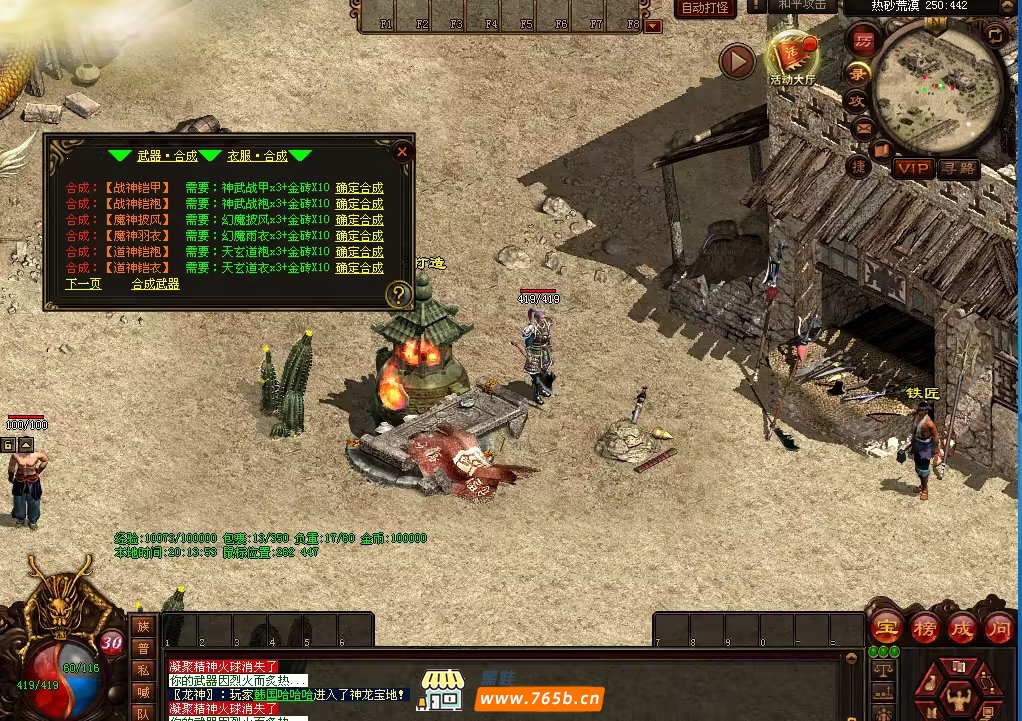The image size is (1022, 721).
Task: Open the VIP panel
Action: [913, 168]
